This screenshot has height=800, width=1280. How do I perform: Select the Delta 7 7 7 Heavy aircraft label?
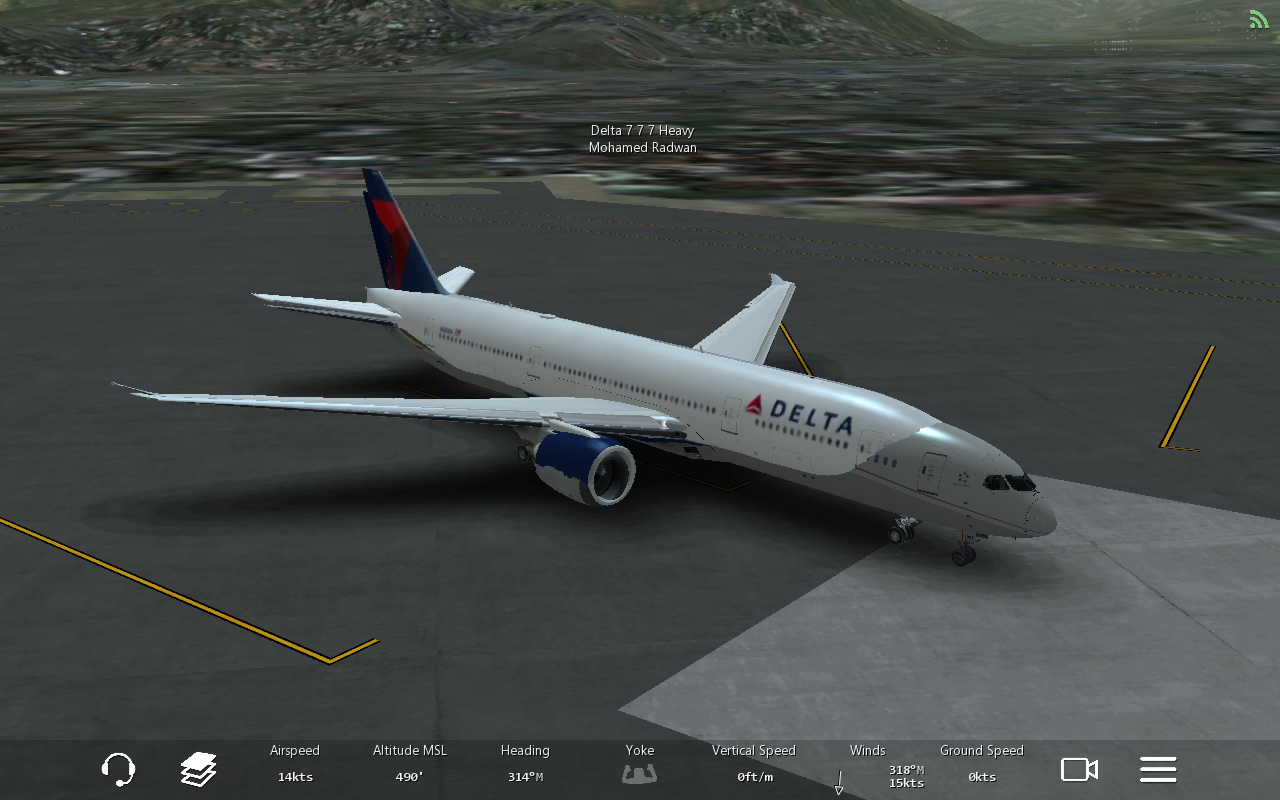(642, 131)
